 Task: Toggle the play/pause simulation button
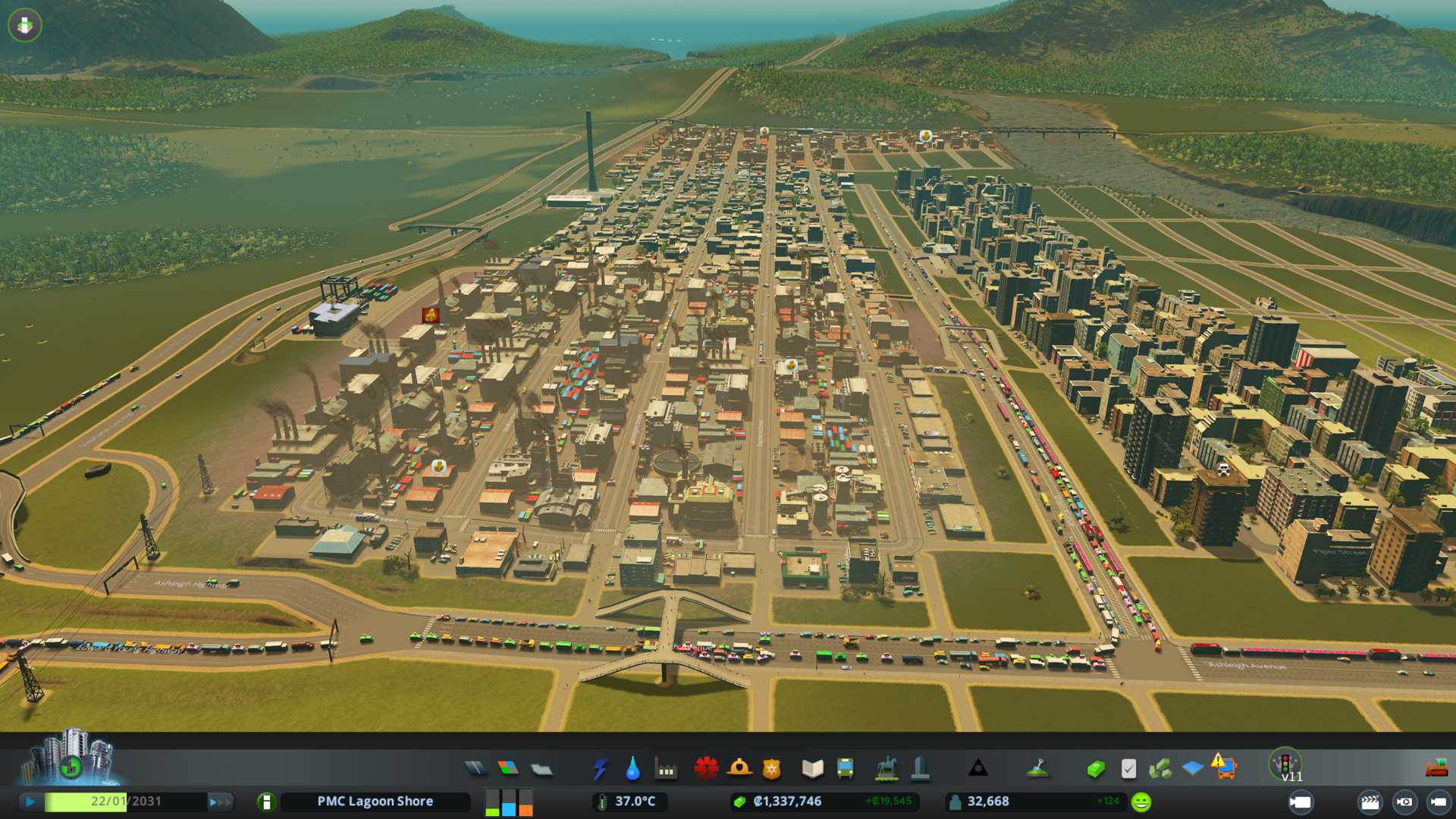pos(30,802)
